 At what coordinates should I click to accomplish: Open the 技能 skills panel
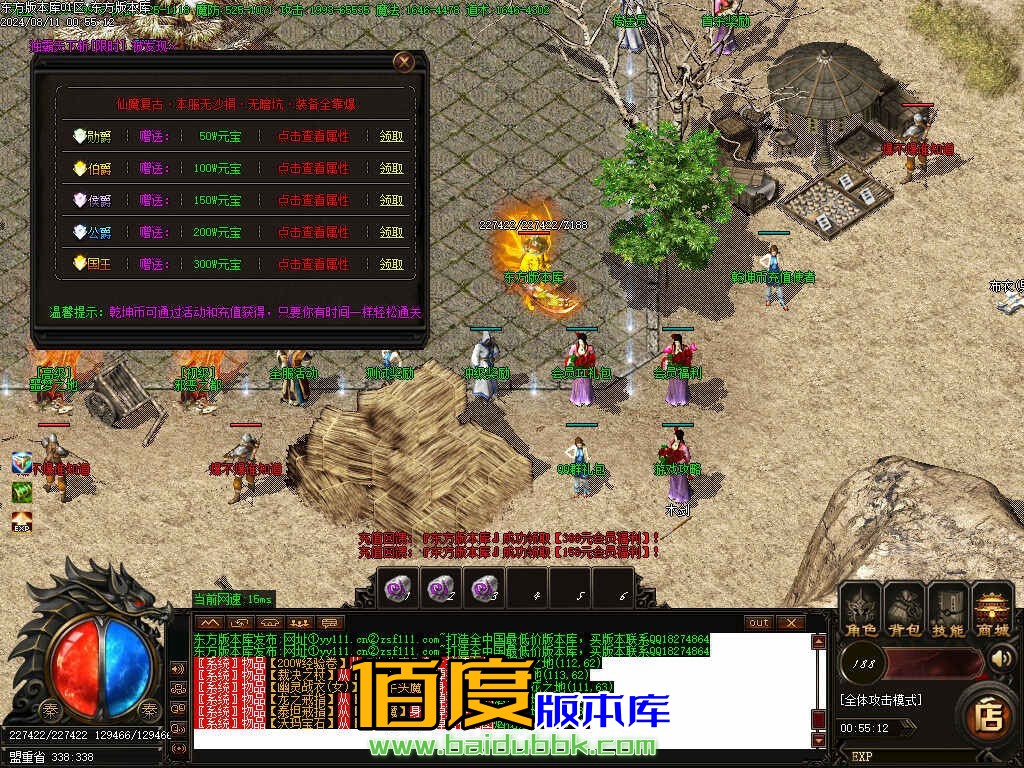948,609
